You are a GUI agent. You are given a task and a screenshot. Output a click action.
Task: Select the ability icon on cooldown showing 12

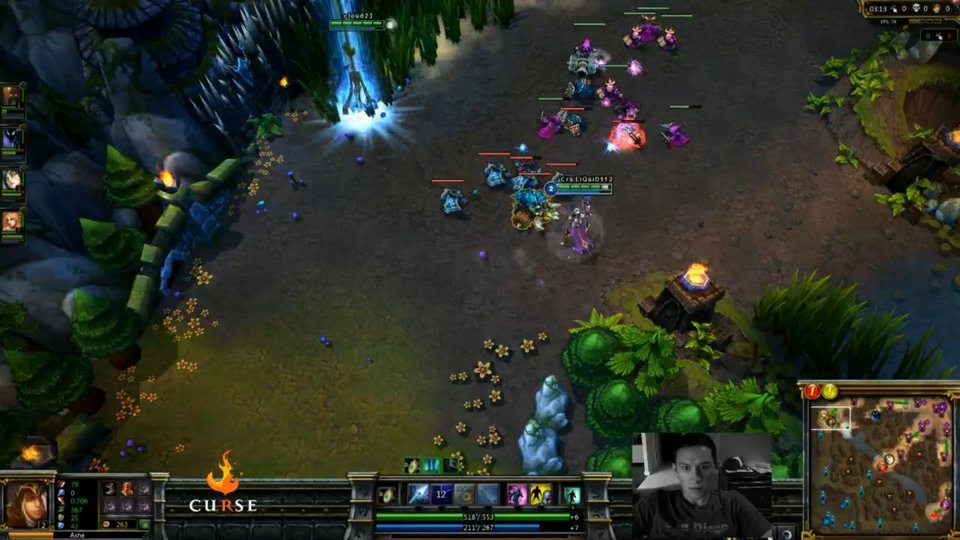442,494
